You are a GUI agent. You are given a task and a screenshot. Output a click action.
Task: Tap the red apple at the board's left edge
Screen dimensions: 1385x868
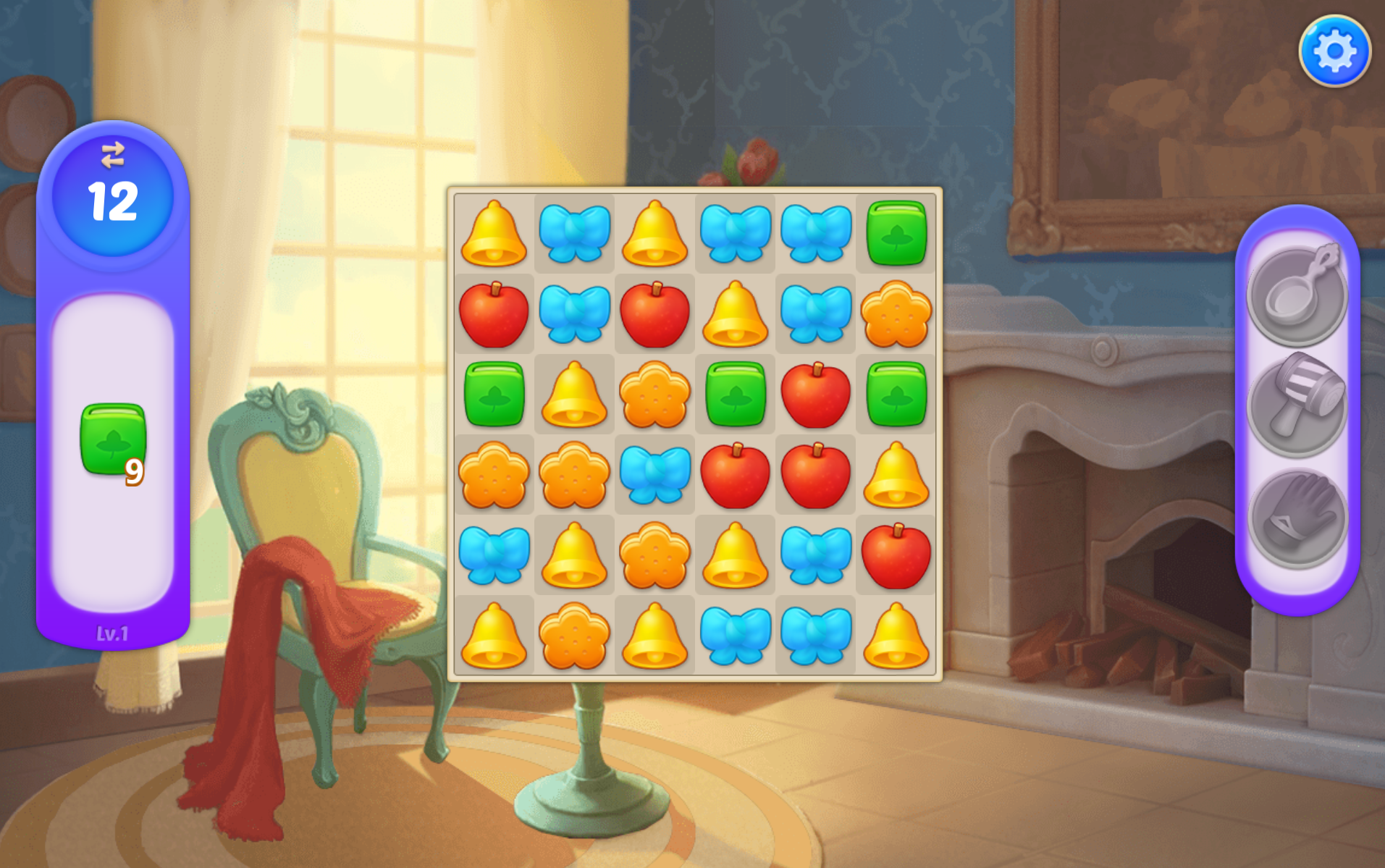(494, 312)
